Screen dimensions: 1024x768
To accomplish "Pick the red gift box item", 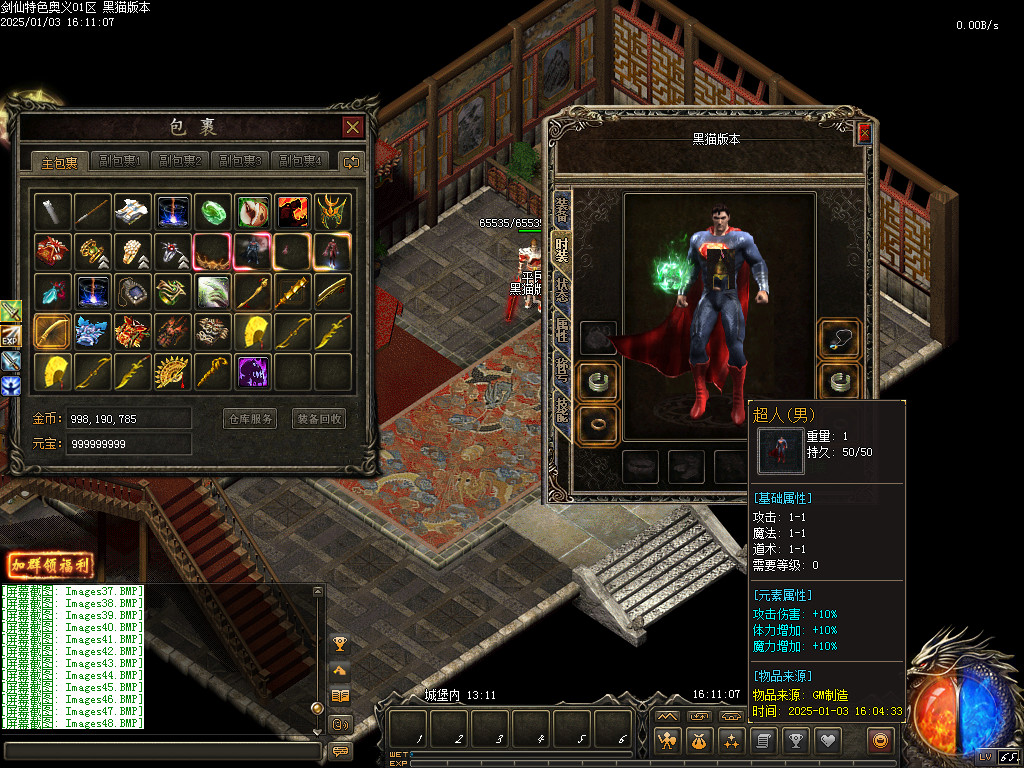I will pyautogui.click(x=52, y=250).
